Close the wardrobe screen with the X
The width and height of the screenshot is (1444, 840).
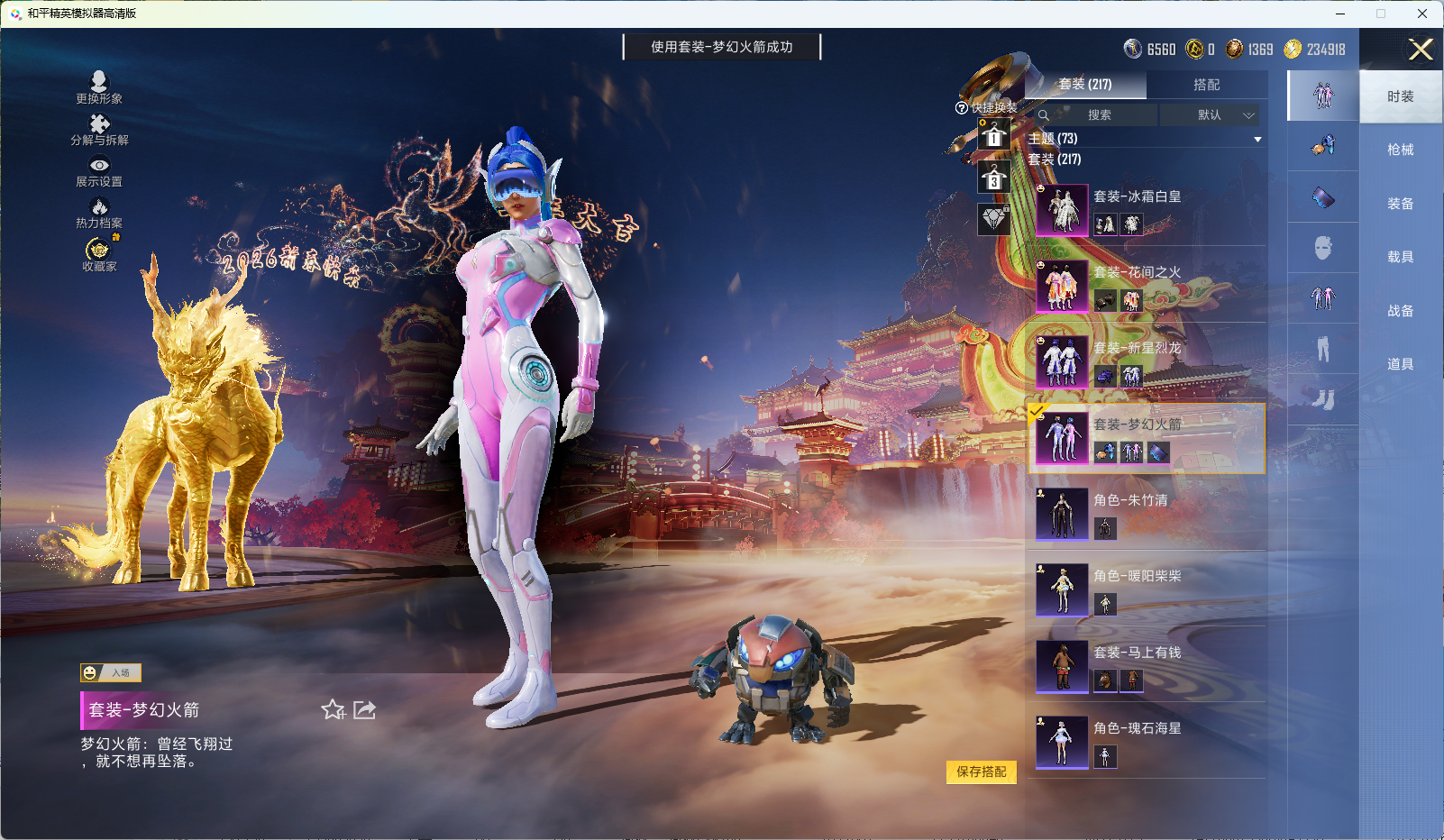(x=1421, y=50)
